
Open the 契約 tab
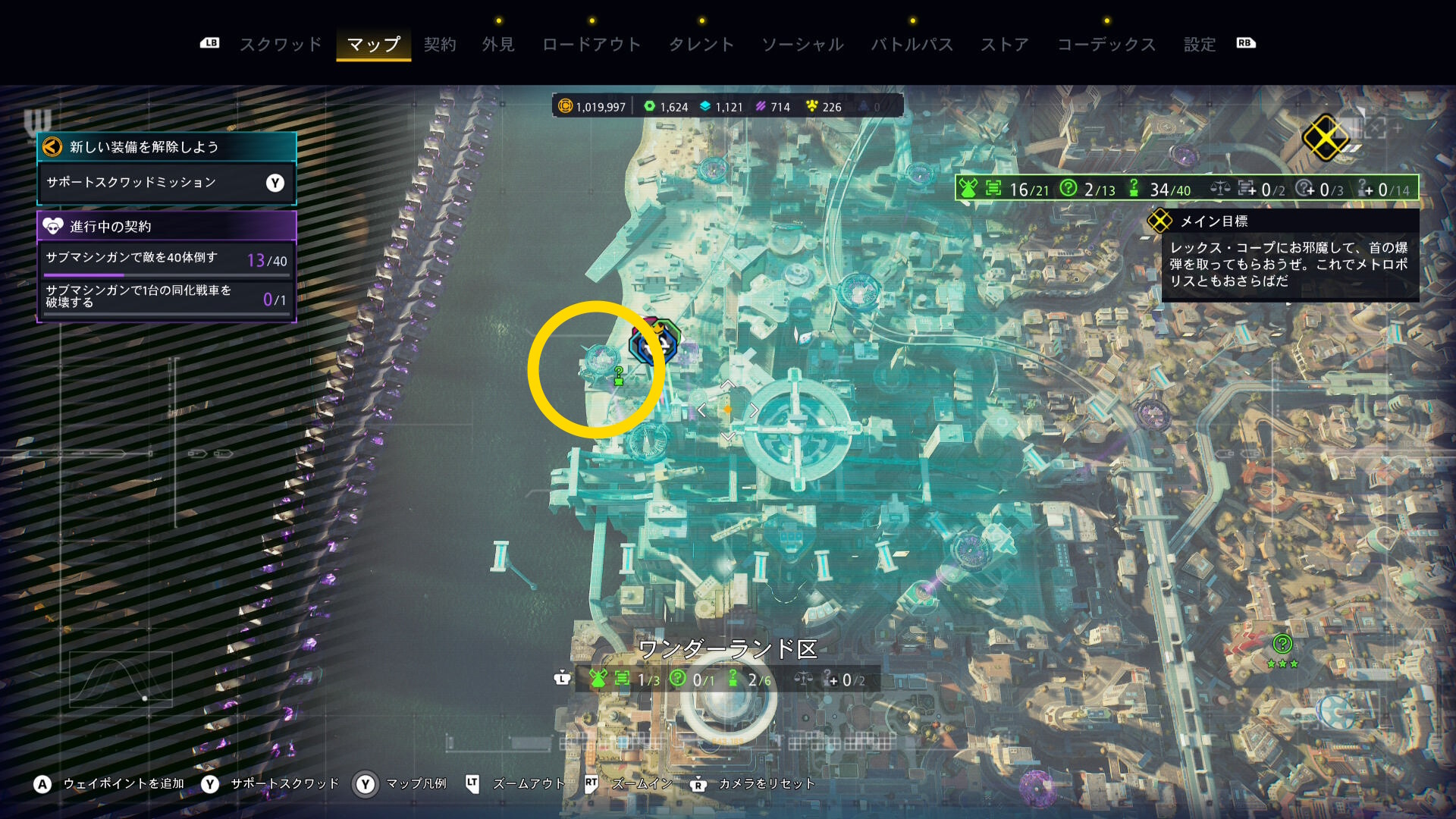(x=440, y=45)
